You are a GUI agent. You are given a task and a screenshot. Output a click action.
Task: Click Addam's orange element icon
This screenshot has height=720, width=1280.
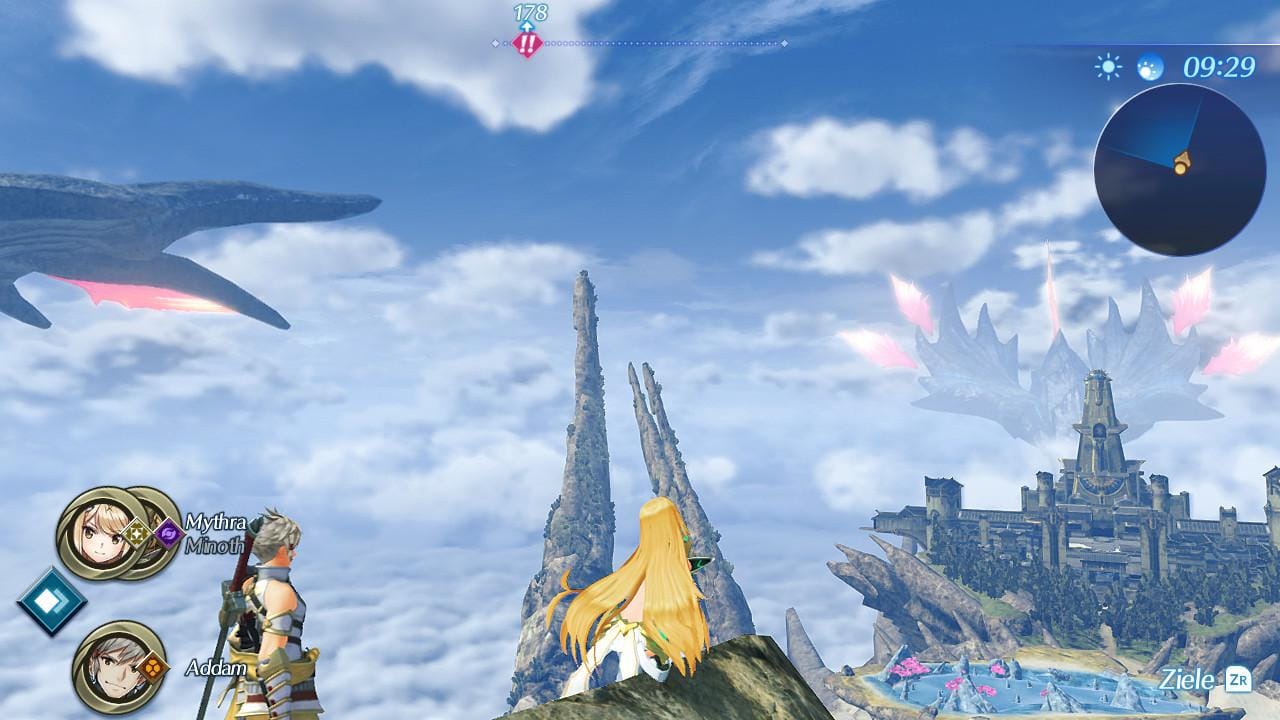(152, 666)
